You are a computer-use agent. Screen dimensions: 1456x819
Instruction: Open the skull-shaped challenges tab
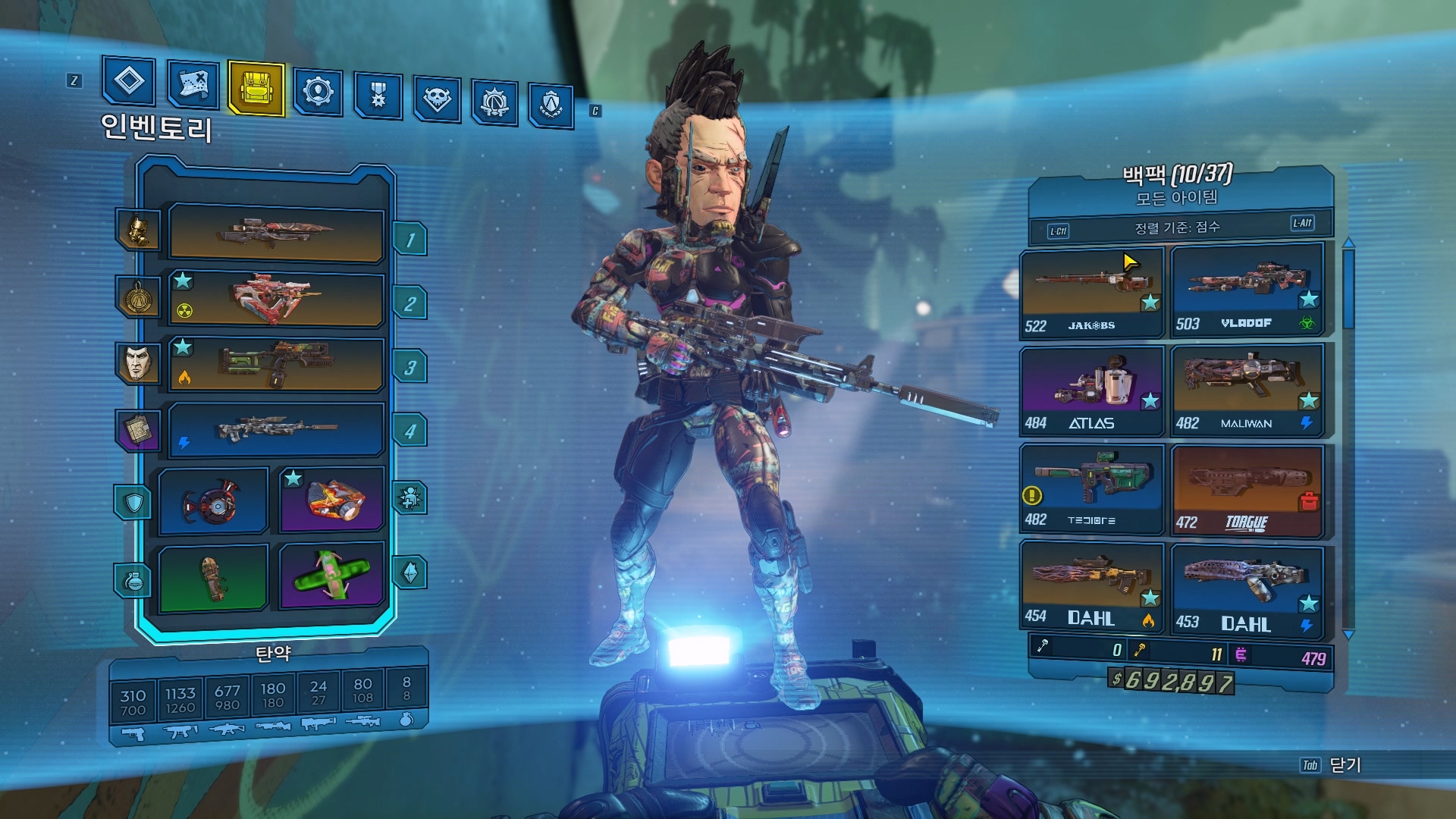coord(437,98)
